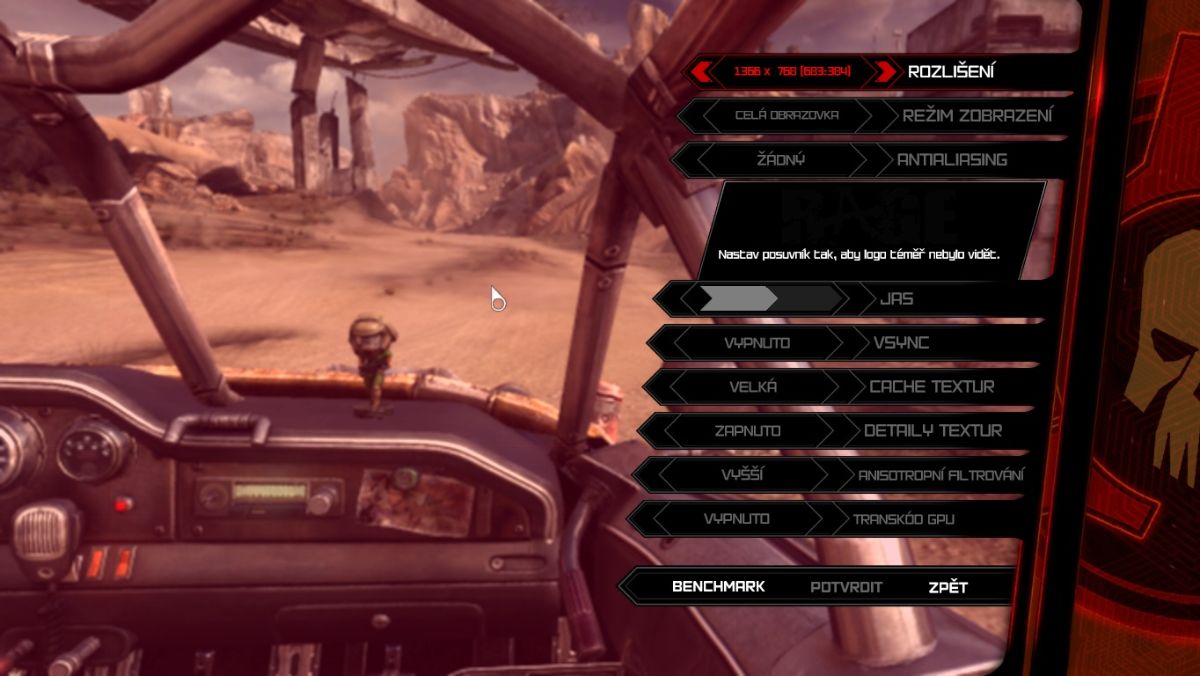This screenshot has width=1200, height=676.
Task: Click the left red arrow for Rozlišení
Action: (701, 72)
